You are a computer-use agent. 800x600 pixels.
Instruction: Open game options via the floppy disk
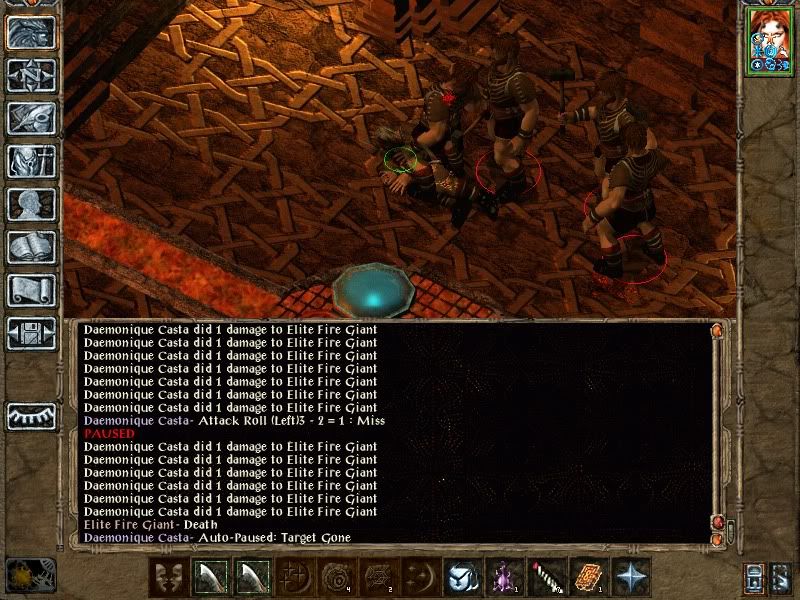coord(32,333)
